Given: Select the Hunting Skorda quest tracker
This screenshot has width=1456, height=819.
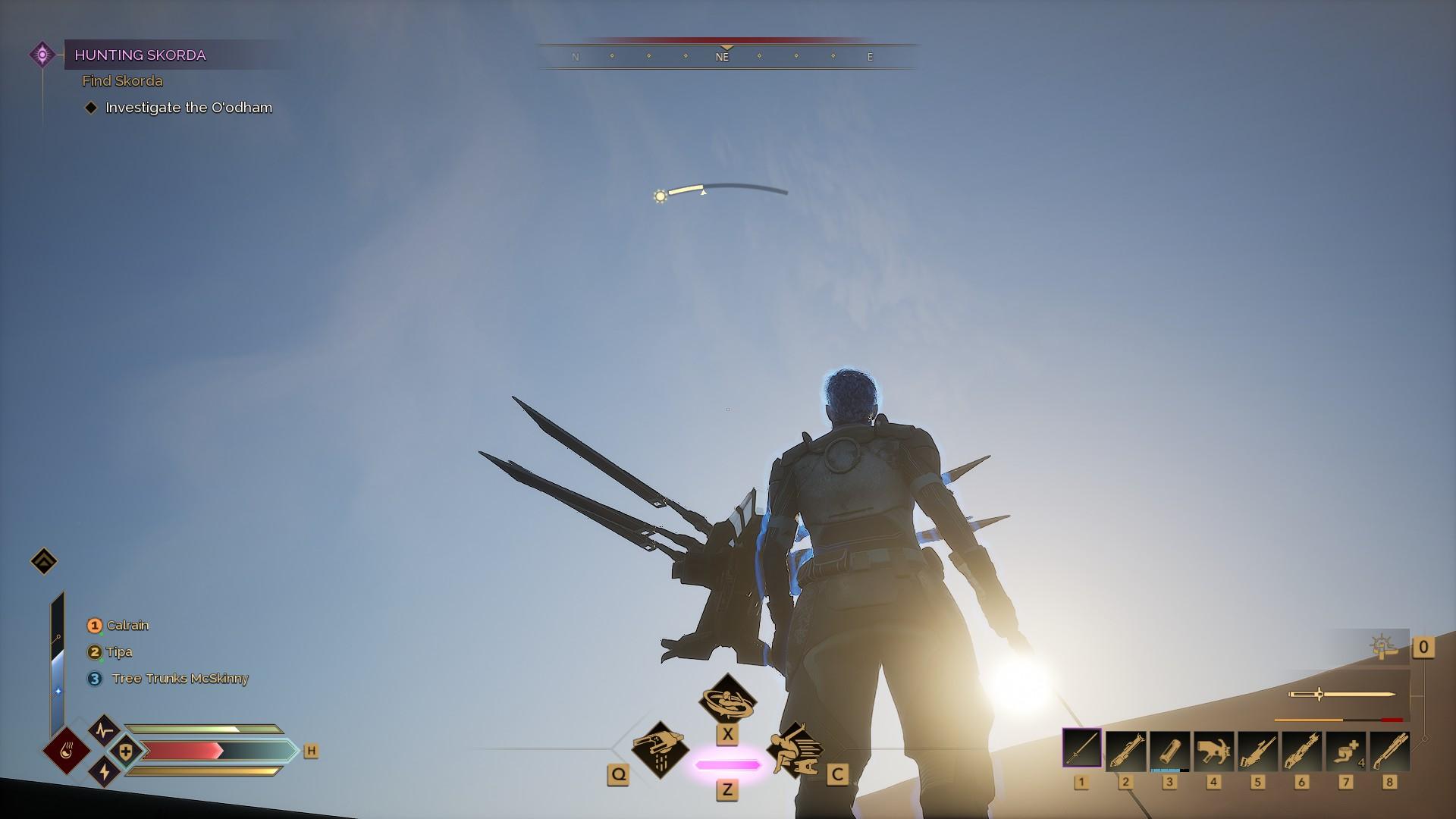Looking at the screenshot, I should click(140, 55).
